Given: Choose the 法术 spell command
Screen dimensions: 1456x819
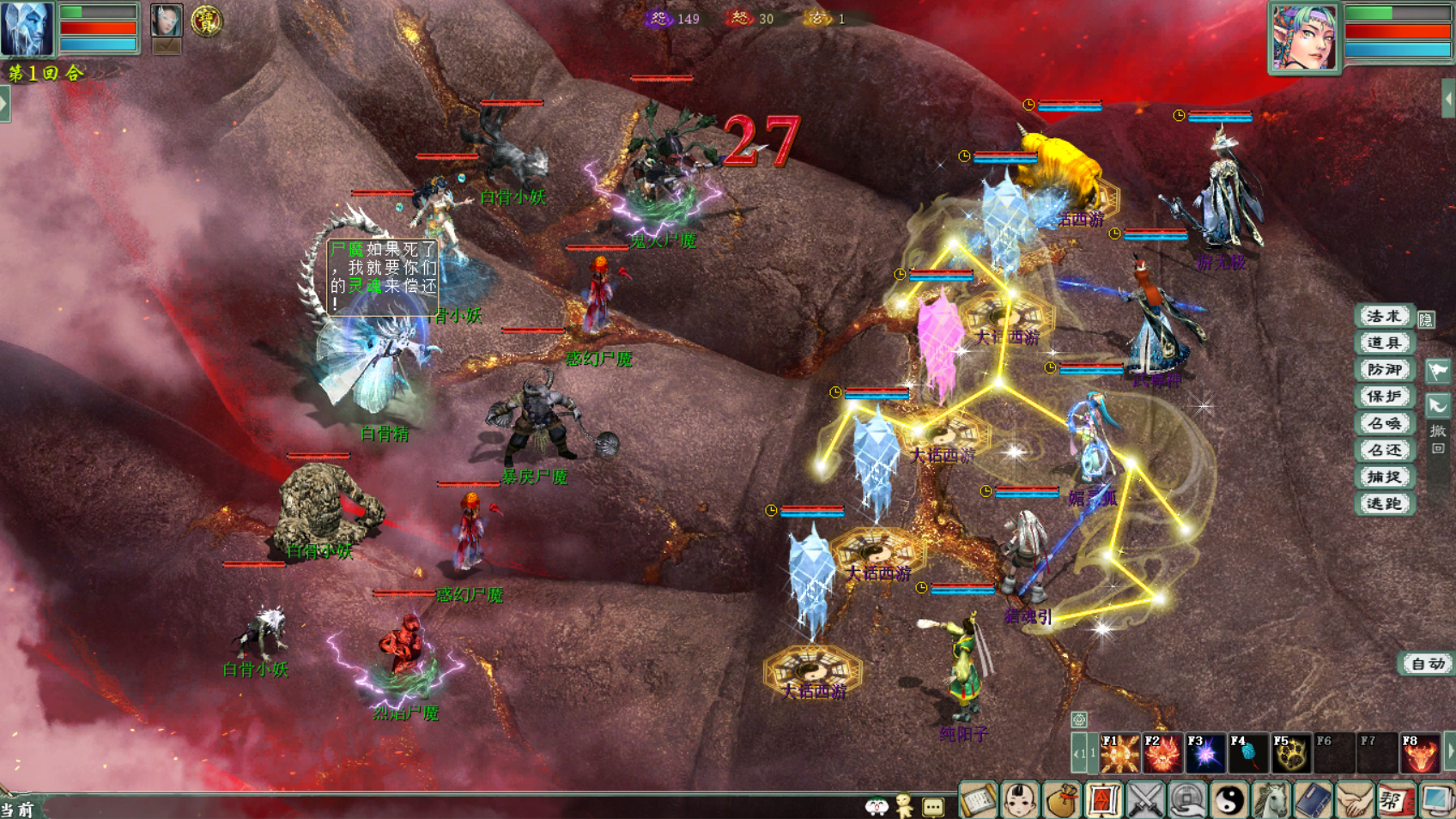Looking at the screenshot, I should click(1383, 316).
